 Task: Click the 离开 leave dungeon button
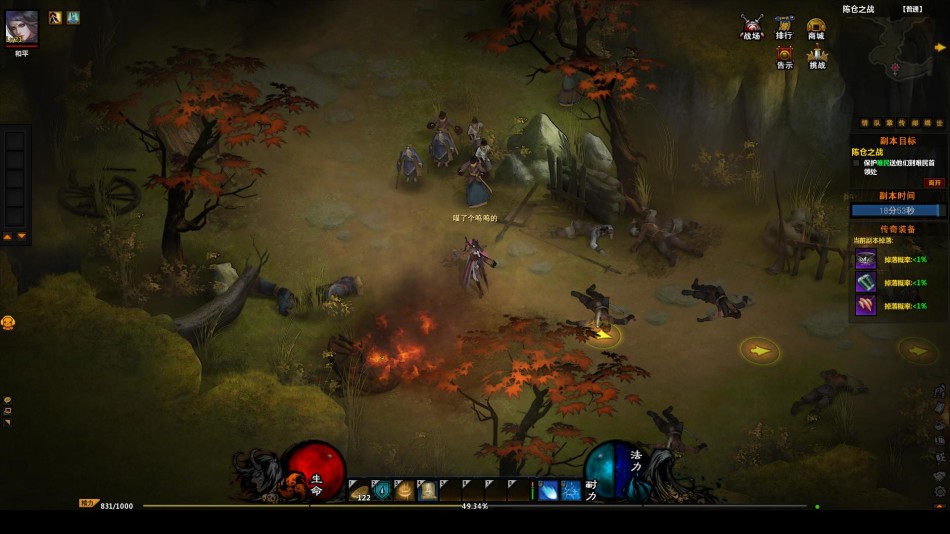coord(934,183)
